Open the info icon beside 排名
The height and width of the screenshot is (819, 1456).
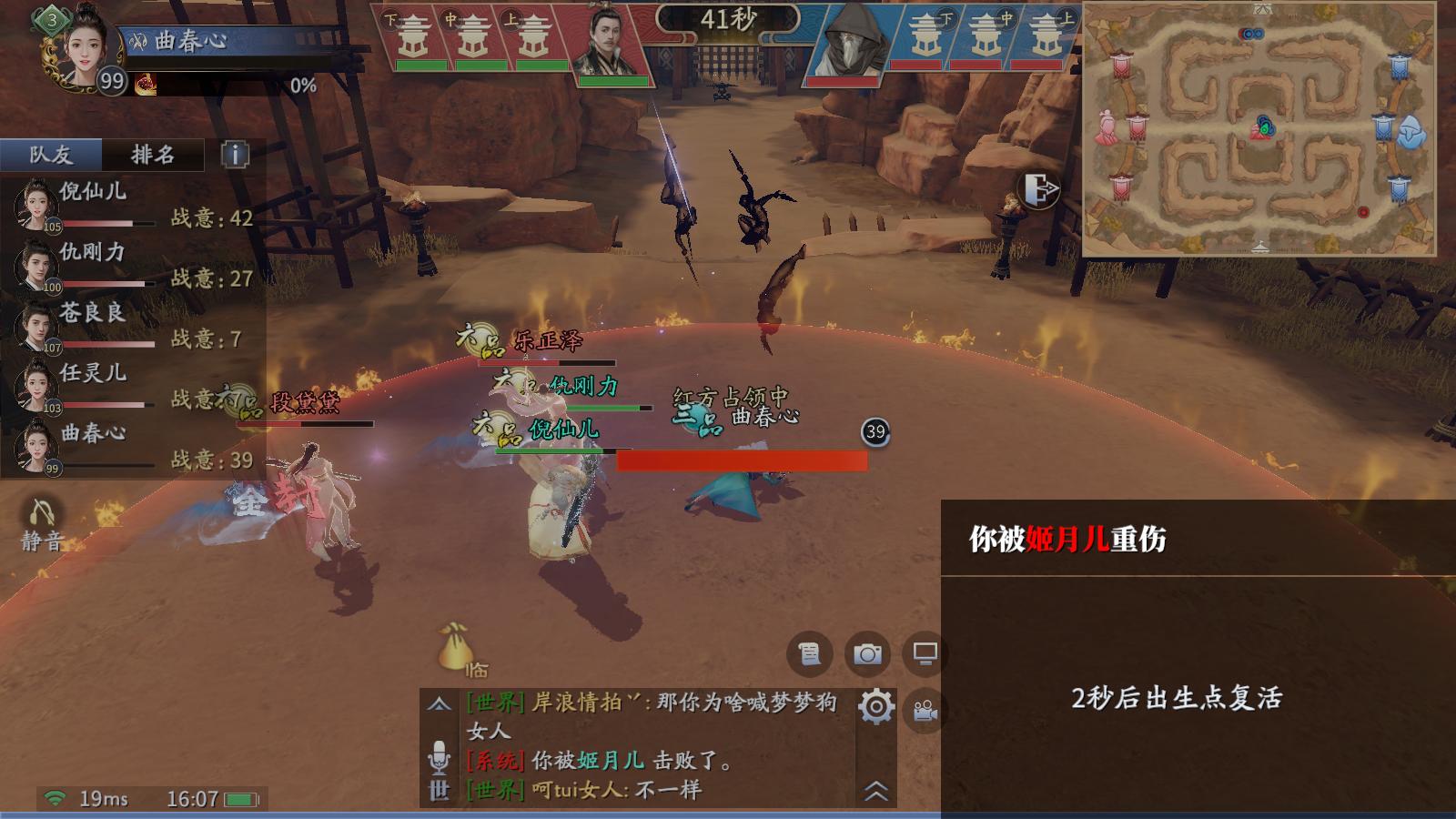[235, 155]
